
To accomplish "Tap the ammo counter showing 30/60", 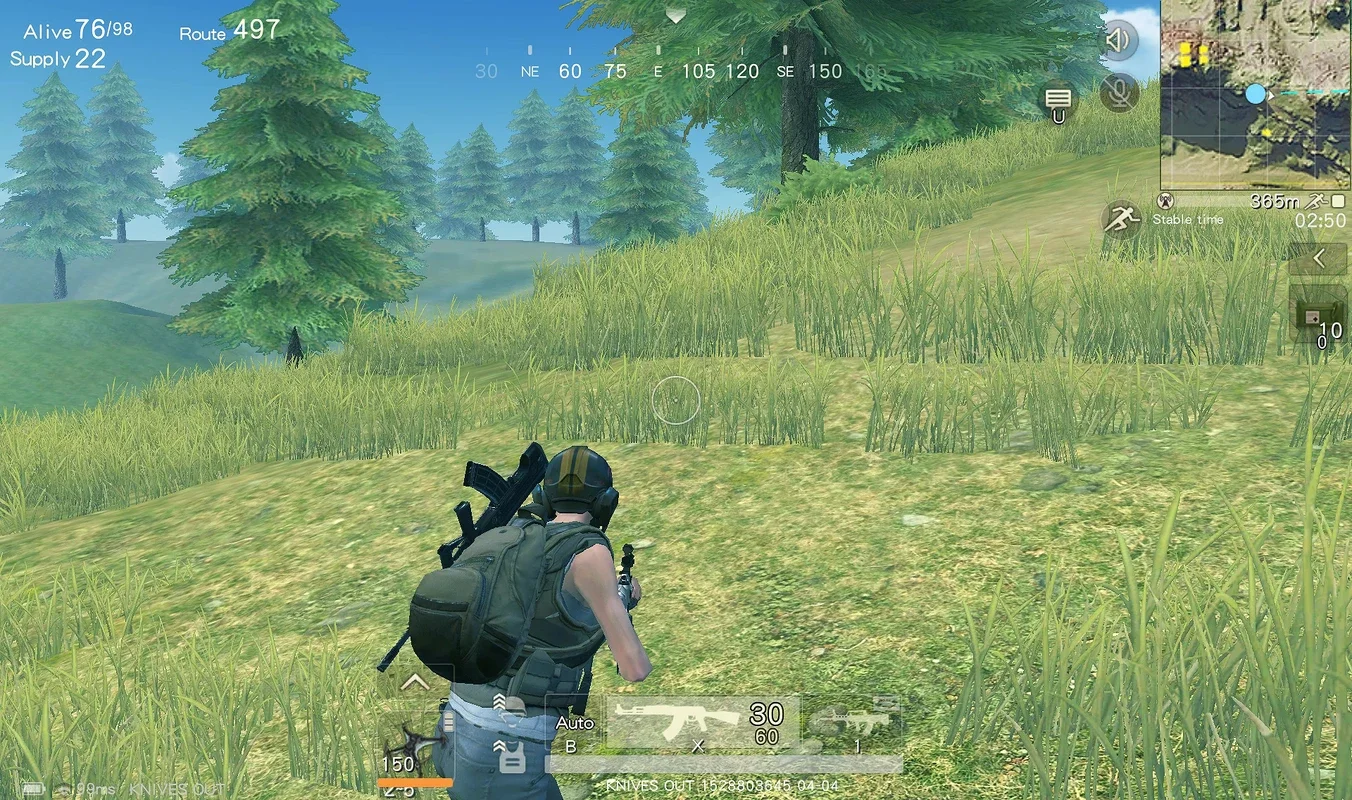I will [765, 721].
